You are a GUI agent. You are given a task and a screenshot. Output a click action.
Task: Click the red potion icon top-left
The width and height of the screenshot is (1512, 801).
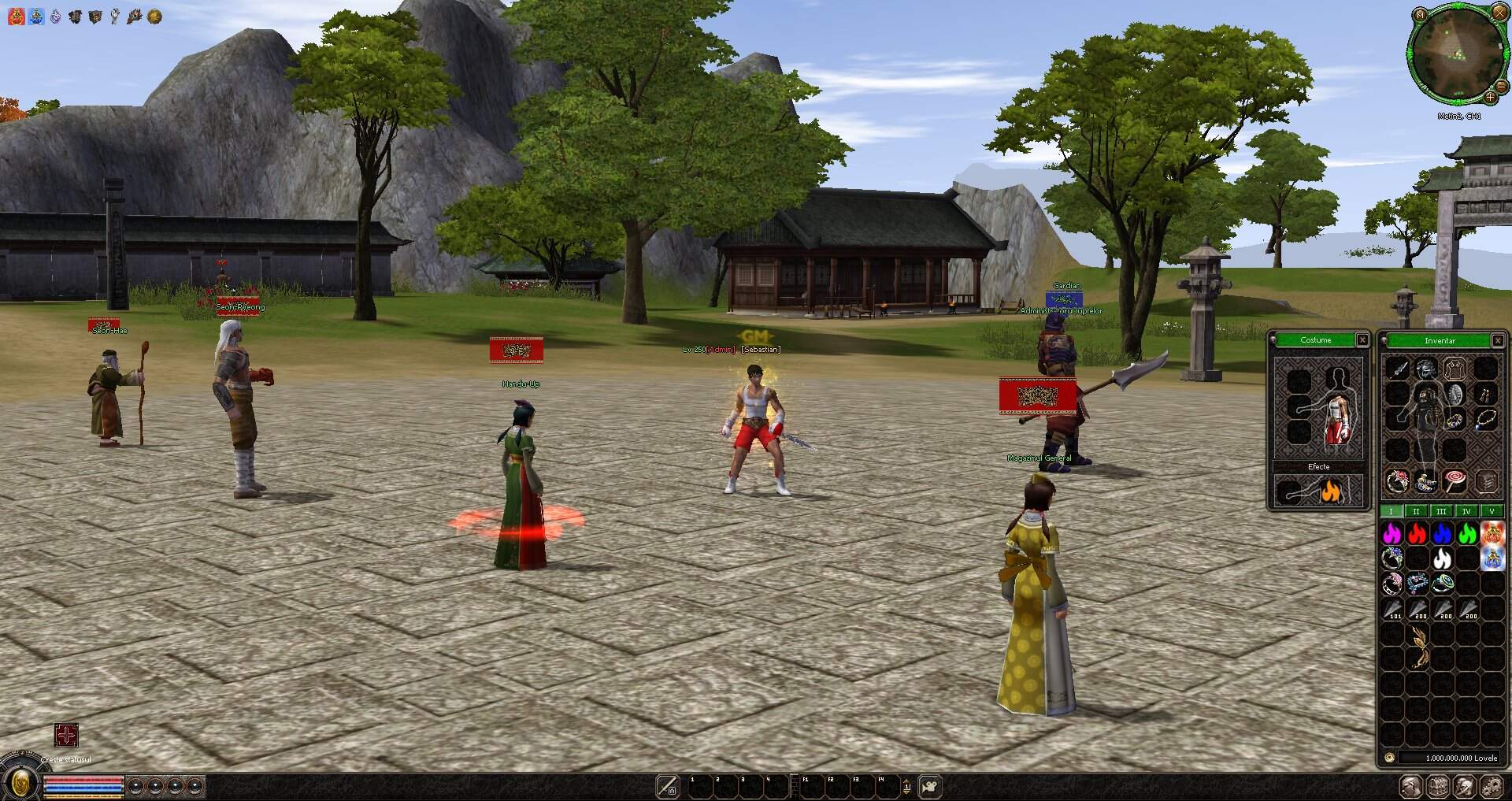point(15,16)
